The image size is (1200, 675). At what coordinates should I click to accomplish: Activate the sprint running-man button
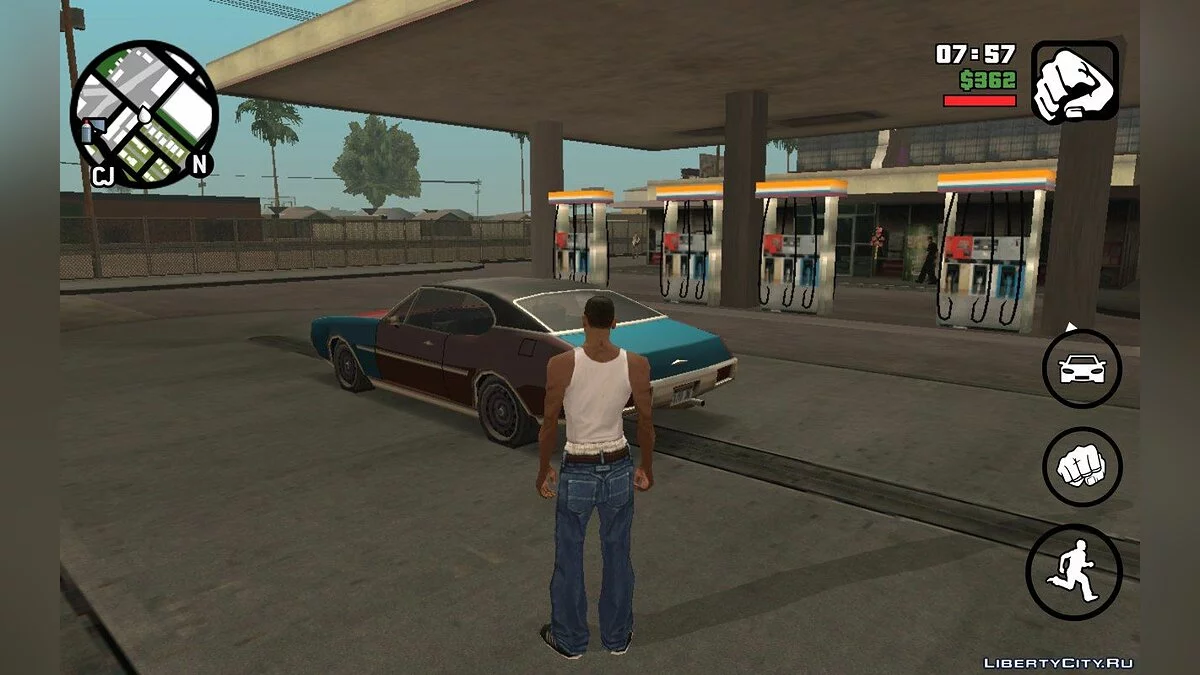click(1074, 571)
